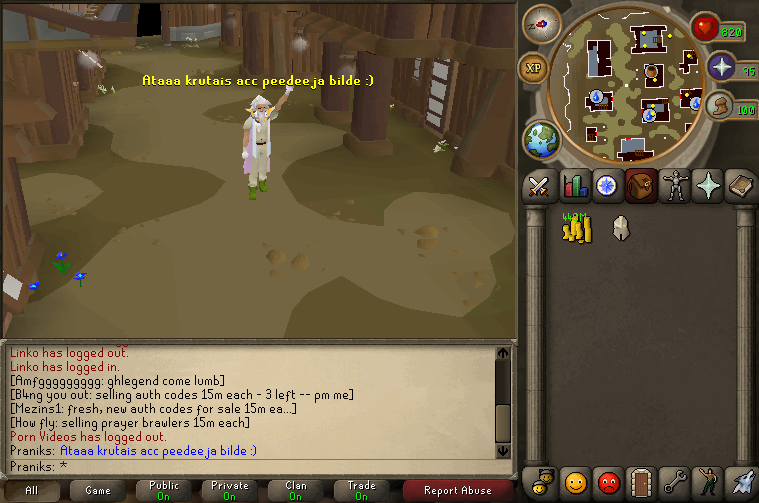The image size is (759, 503).
Task: Open the Quest list tab
Action: point(607,185)
